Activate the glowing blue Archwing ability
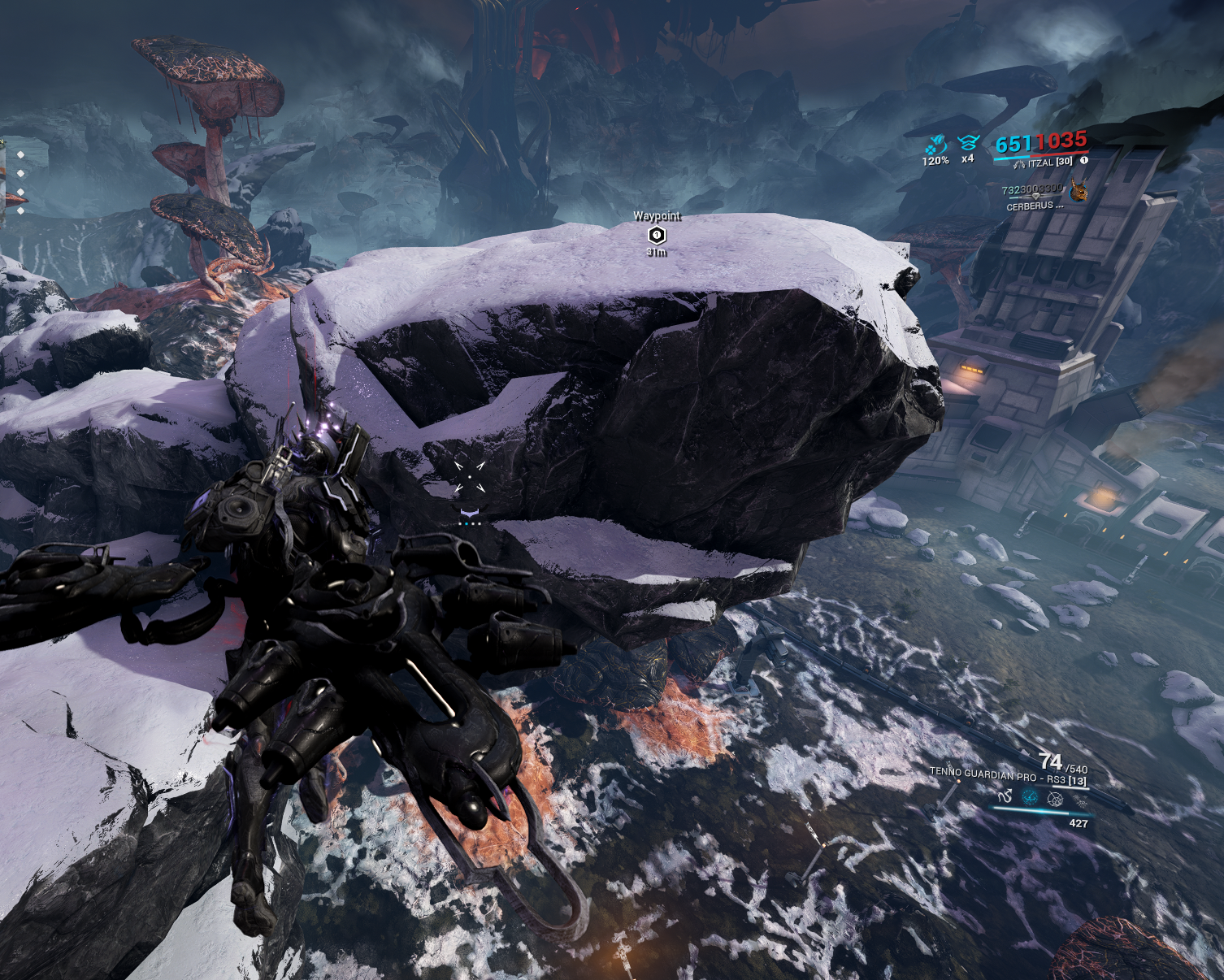Image resolution: width=1224 pixels, height=980 pixels. [x=1030, y=797]
